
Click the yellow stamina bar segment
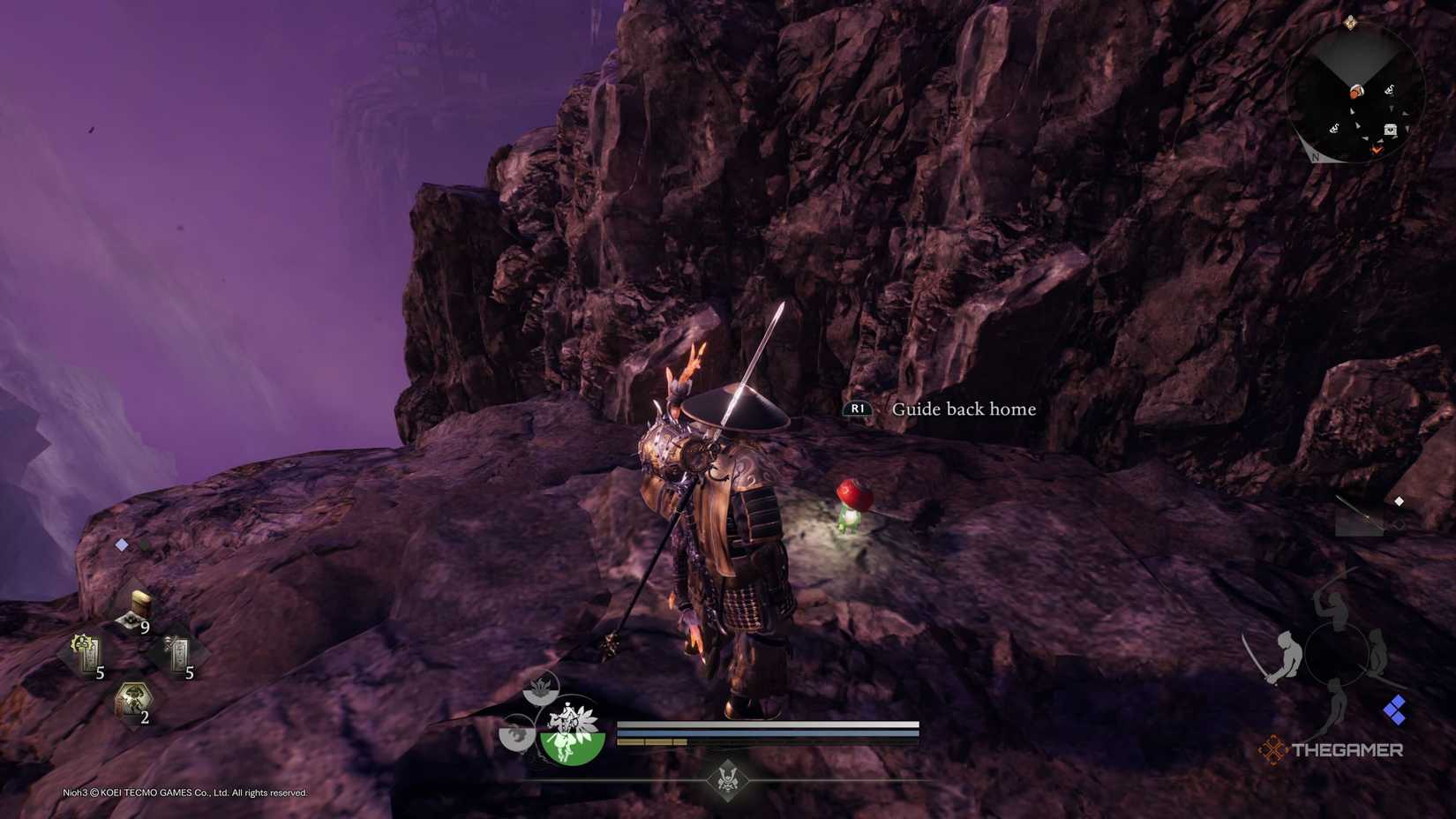pyautogui.click(x=653, y=742)
